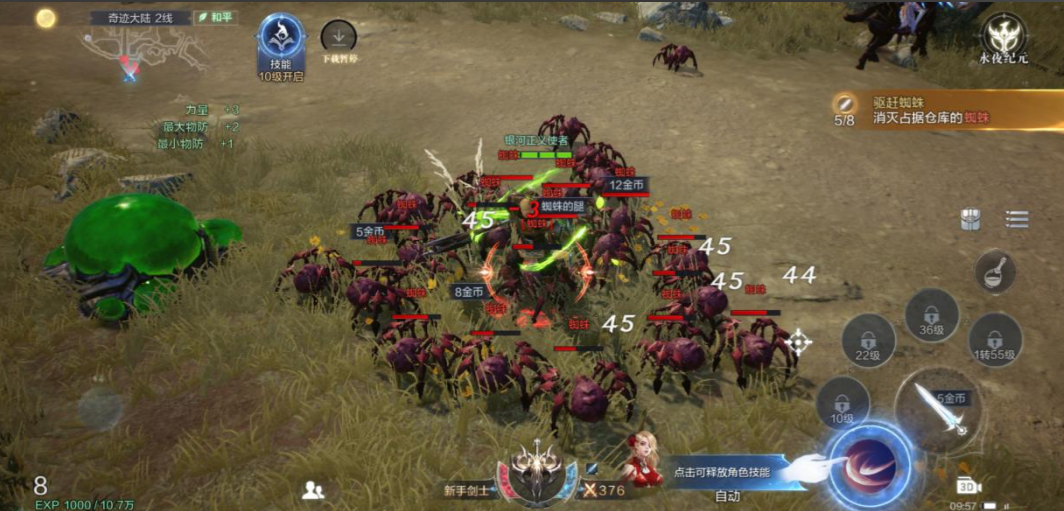Use the potion flask slot
Screen dimensions: 1064x511
click(995, 272)
